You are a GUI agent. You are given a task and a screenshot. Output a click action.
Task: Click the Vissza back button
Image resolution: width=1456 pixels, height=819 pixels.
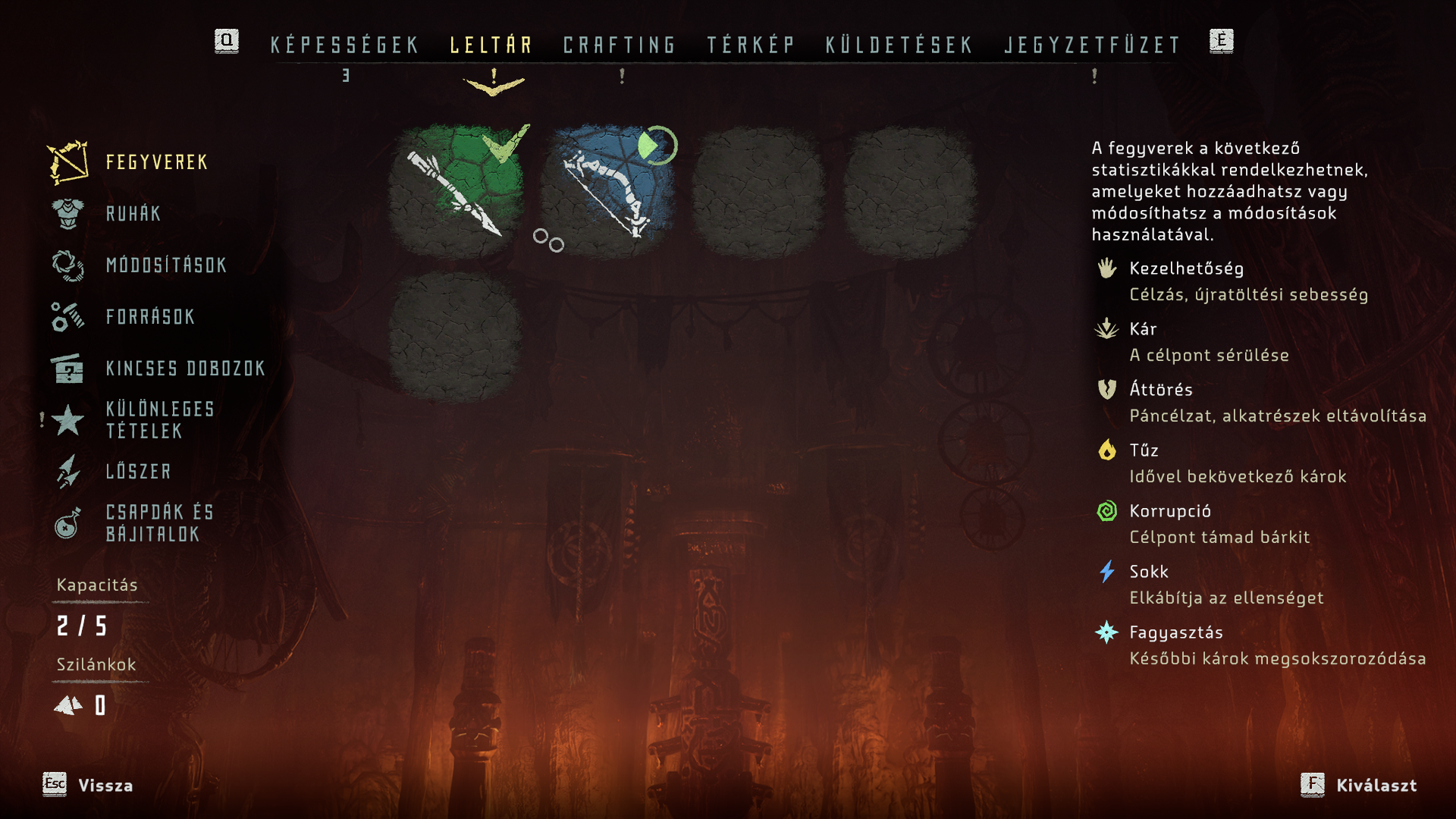click(x=105, y=786)
